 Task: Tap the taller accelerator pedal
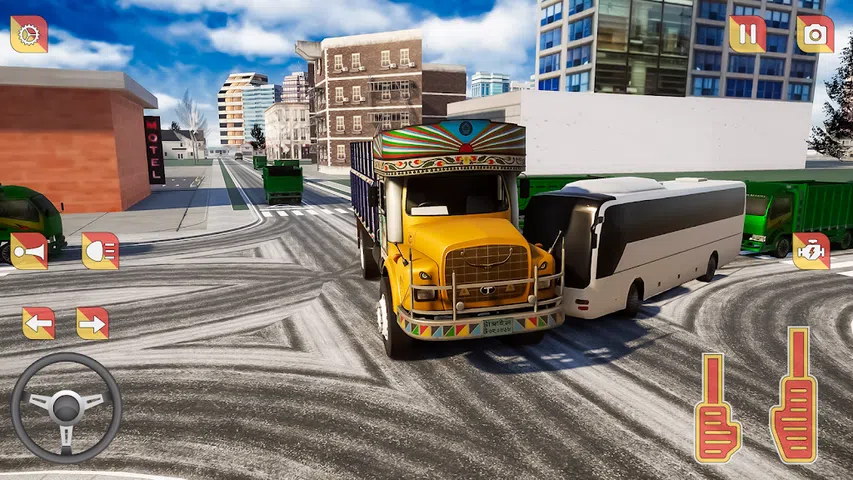(x=794, y=395)
